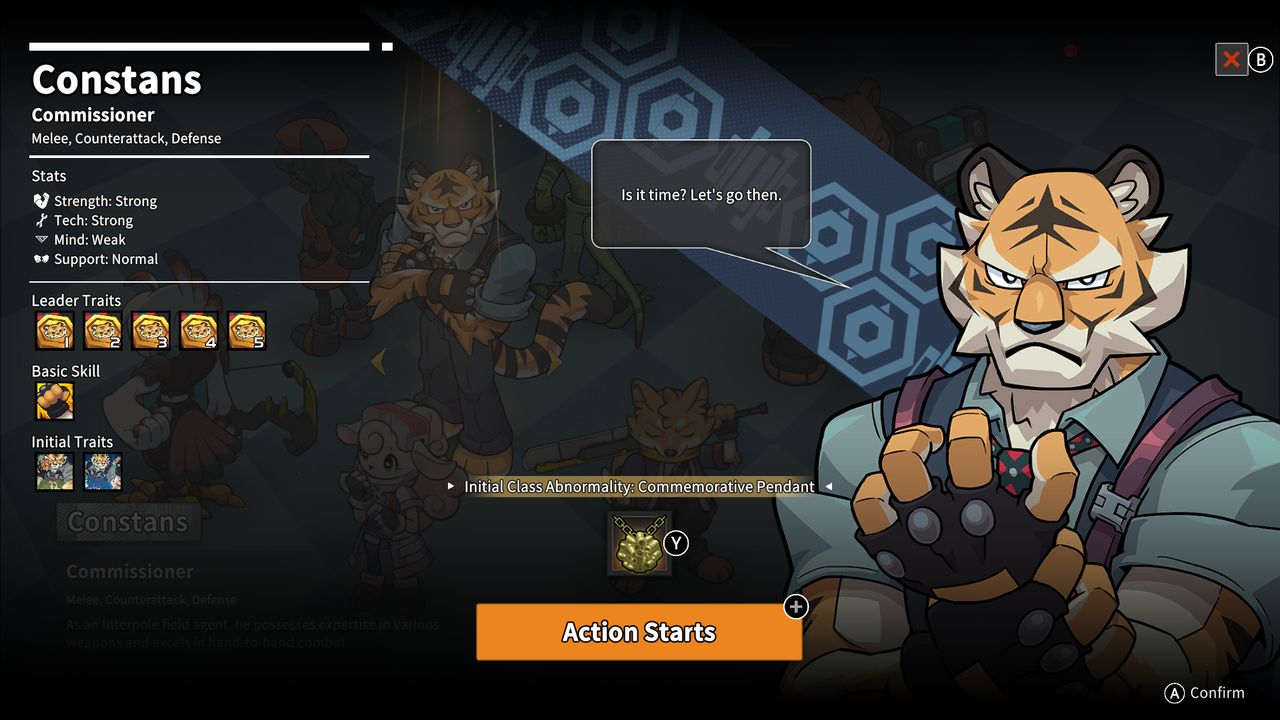Select the Leader Trait 1 icon
The image size is (1280, 720).
point(53,331)
